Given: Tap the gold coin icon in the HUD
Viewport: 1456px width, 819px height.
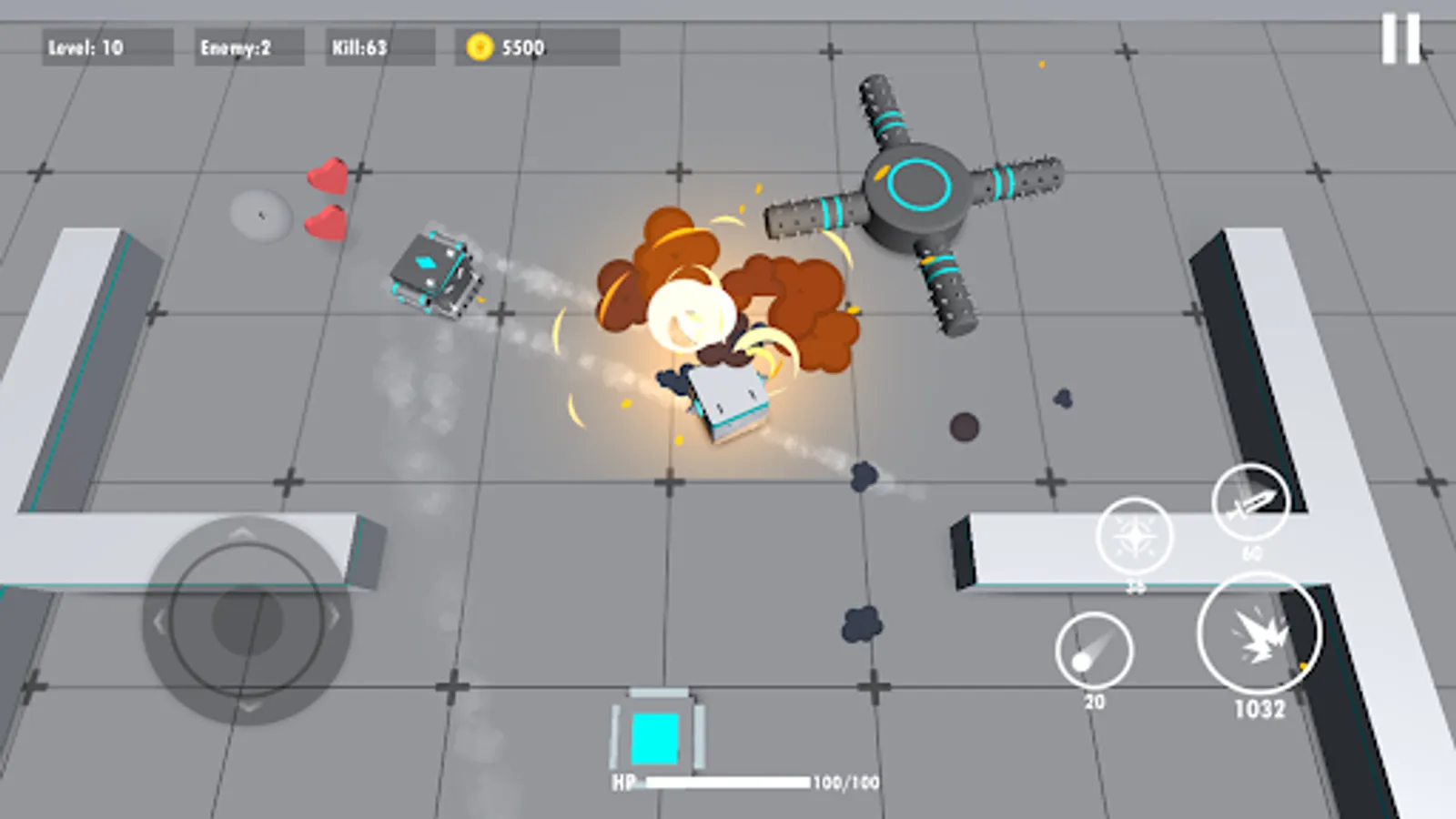Looking at the screenshot, I should [x=480, y=46].
